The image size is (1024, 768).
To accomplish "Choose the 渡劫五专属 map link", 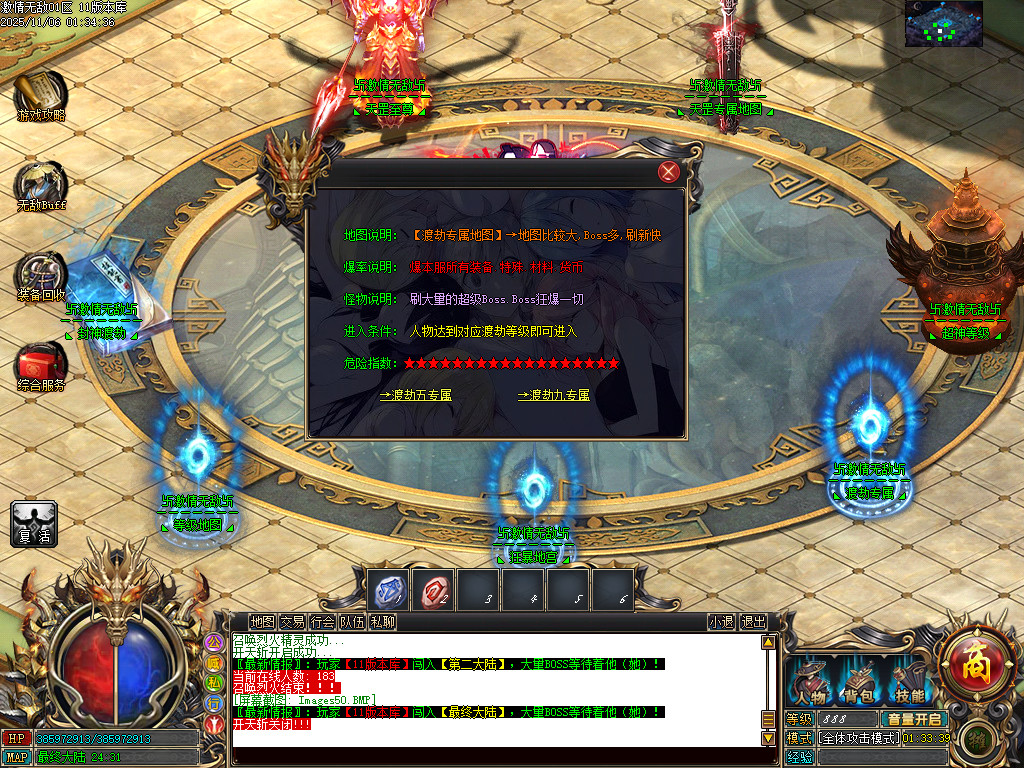I will click(x=415, y=395).
